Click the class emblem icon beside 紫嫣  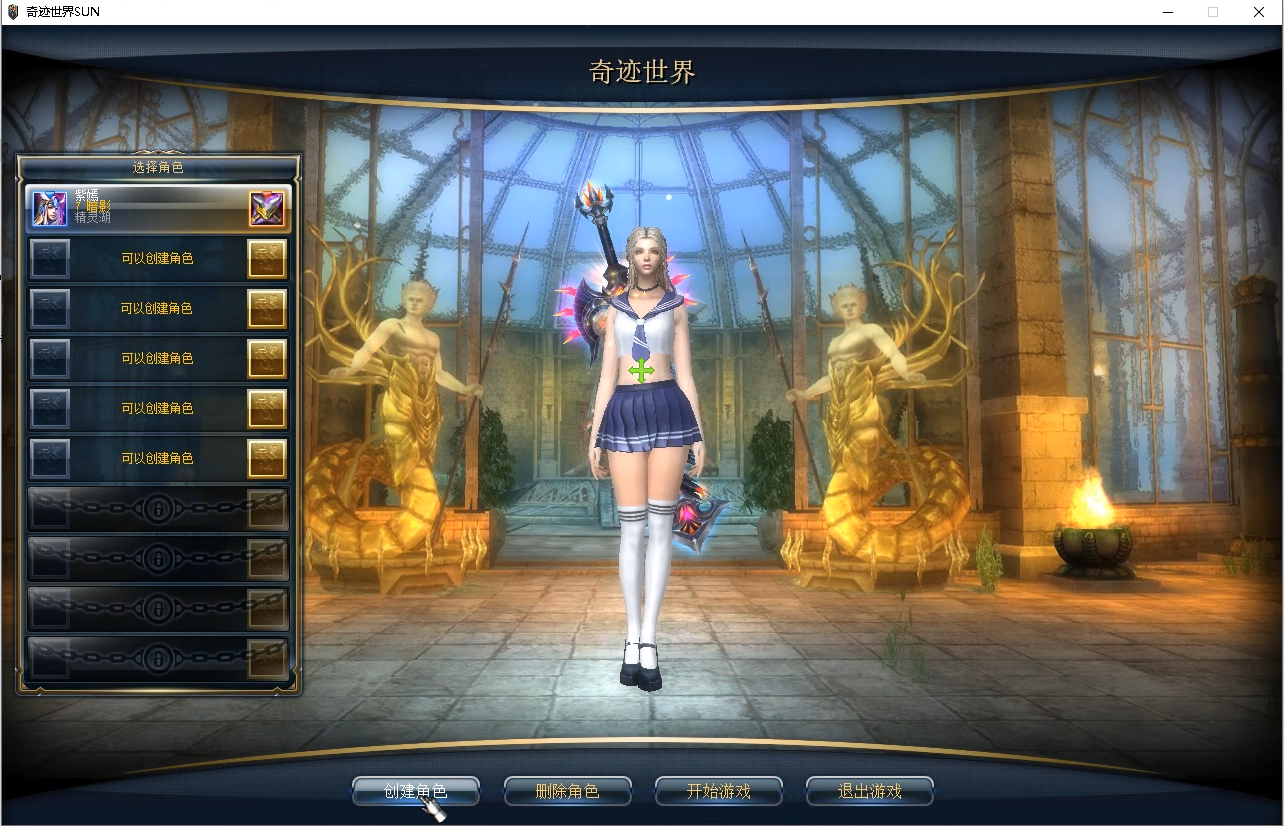point(267,207)
